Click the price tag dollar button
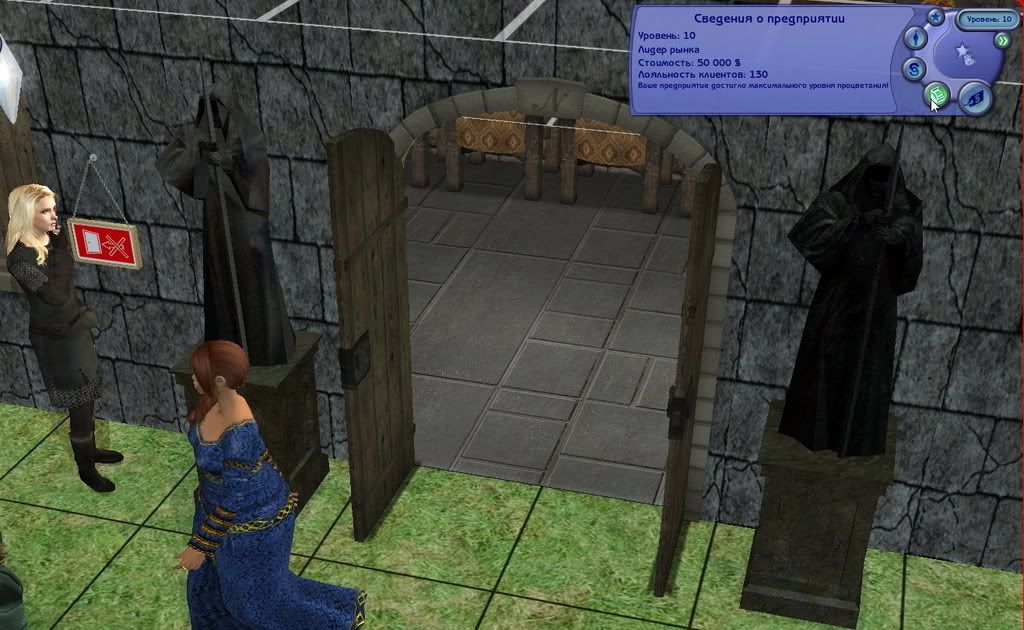 point(973,98)
